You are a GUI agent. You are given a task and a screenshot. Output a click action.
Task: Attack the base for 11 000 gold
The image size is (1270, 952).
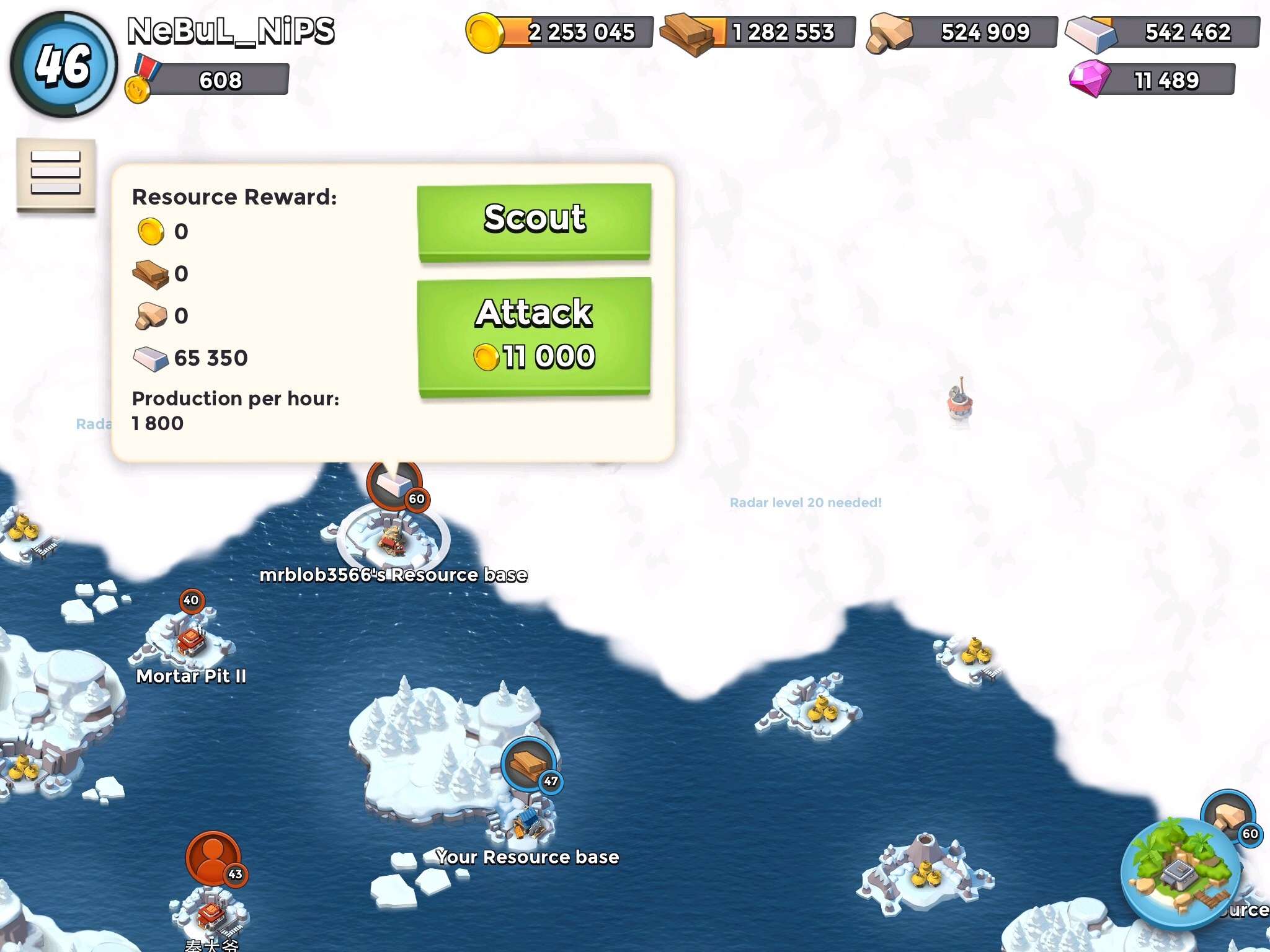[x=534, y=335]
